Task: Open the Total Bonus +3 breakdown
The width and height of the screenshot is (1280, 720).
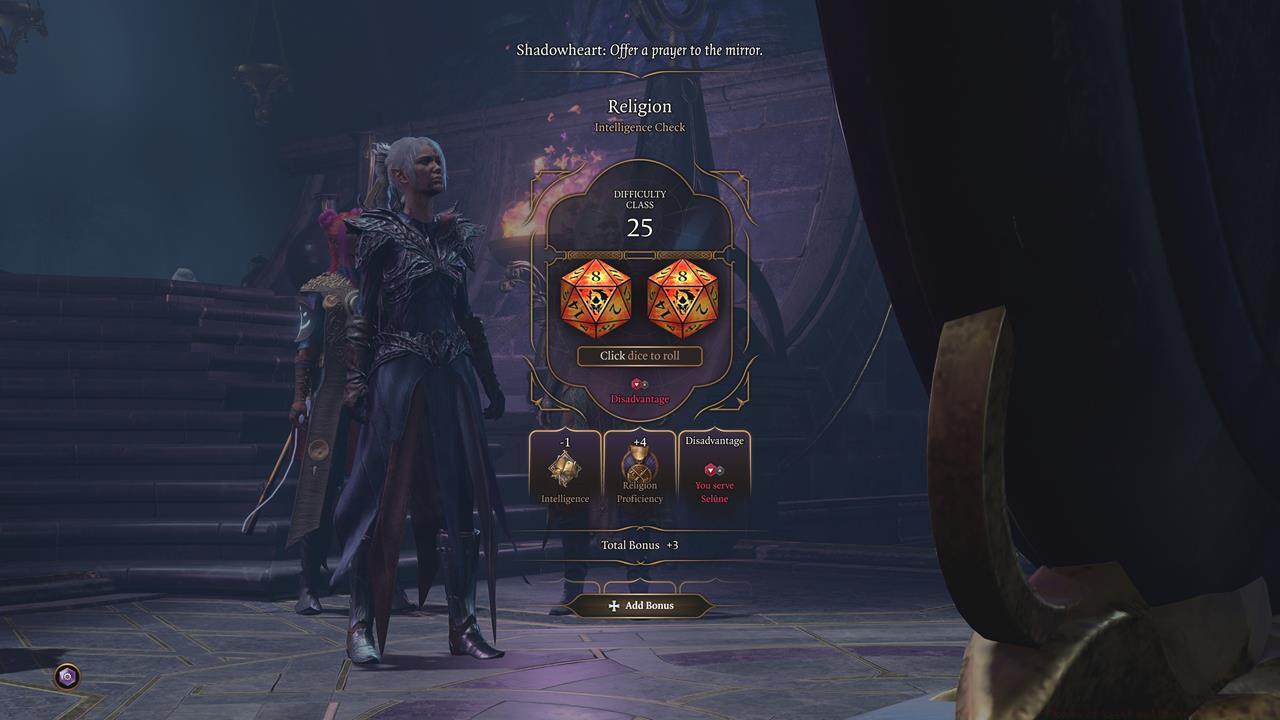Action: click(x=639, y=545)
